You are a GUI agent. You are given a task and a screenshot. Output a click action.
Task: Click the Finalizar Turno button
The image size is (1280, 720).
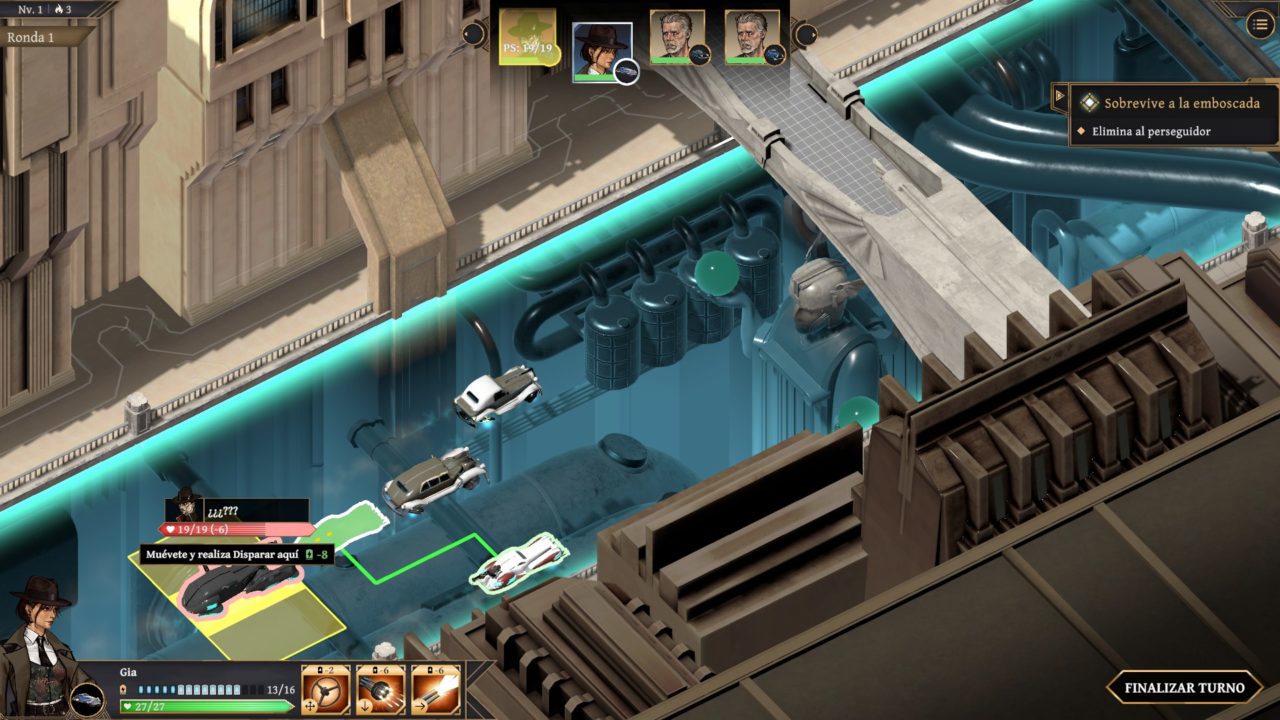(x=1184, y=687)
